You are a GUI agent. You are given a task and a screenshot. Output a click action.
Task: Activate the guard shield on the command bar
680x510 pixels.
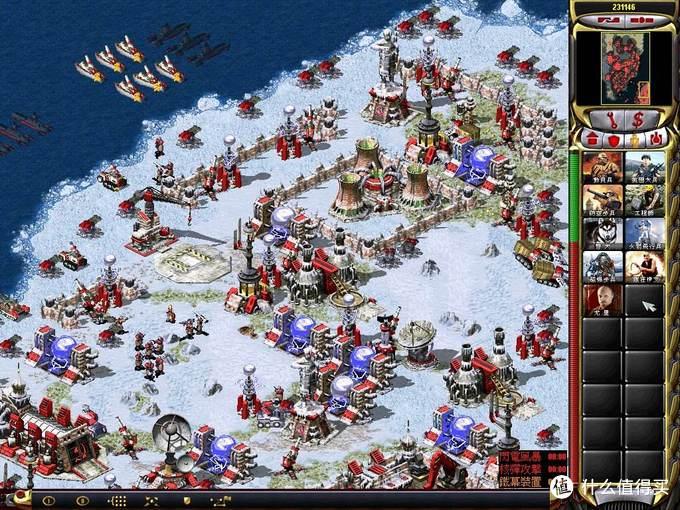(x=187, y=500)
